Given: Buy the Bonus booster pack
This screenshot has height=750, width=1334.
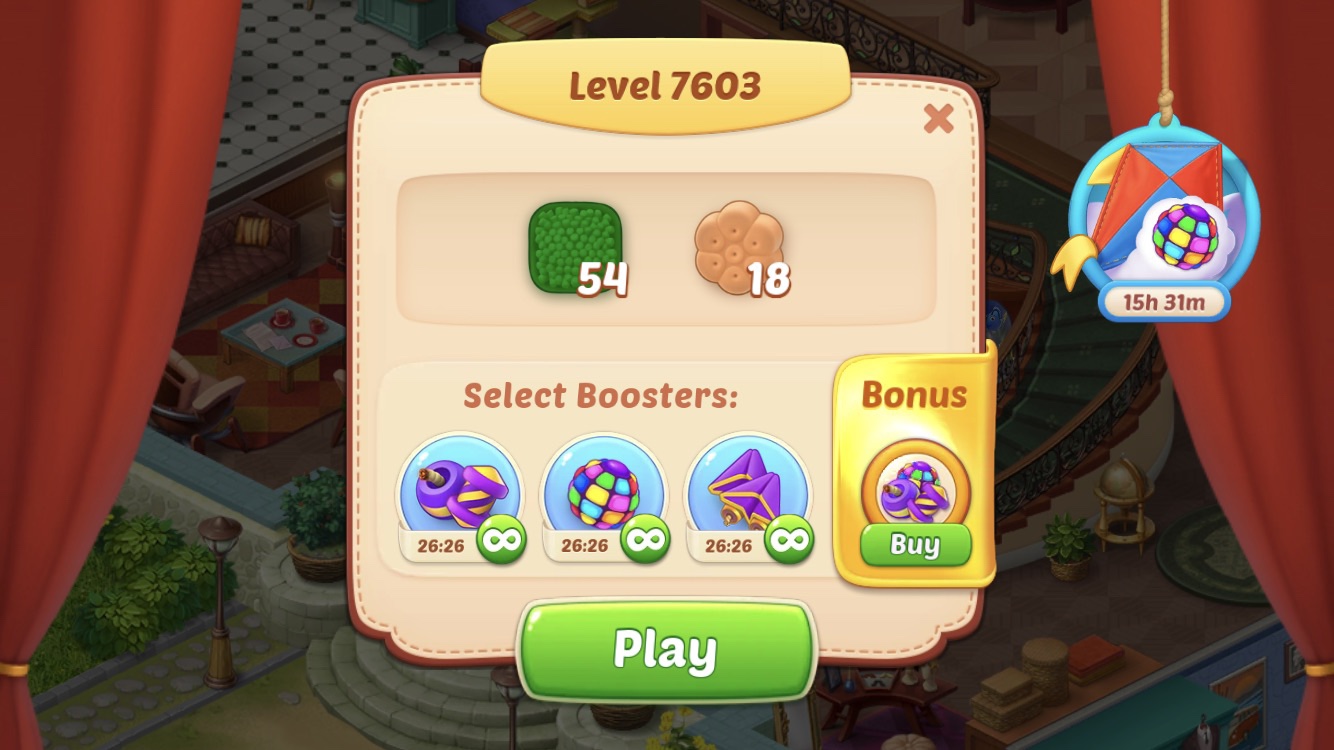Looking at the screenshot, I should coord(915,545).
